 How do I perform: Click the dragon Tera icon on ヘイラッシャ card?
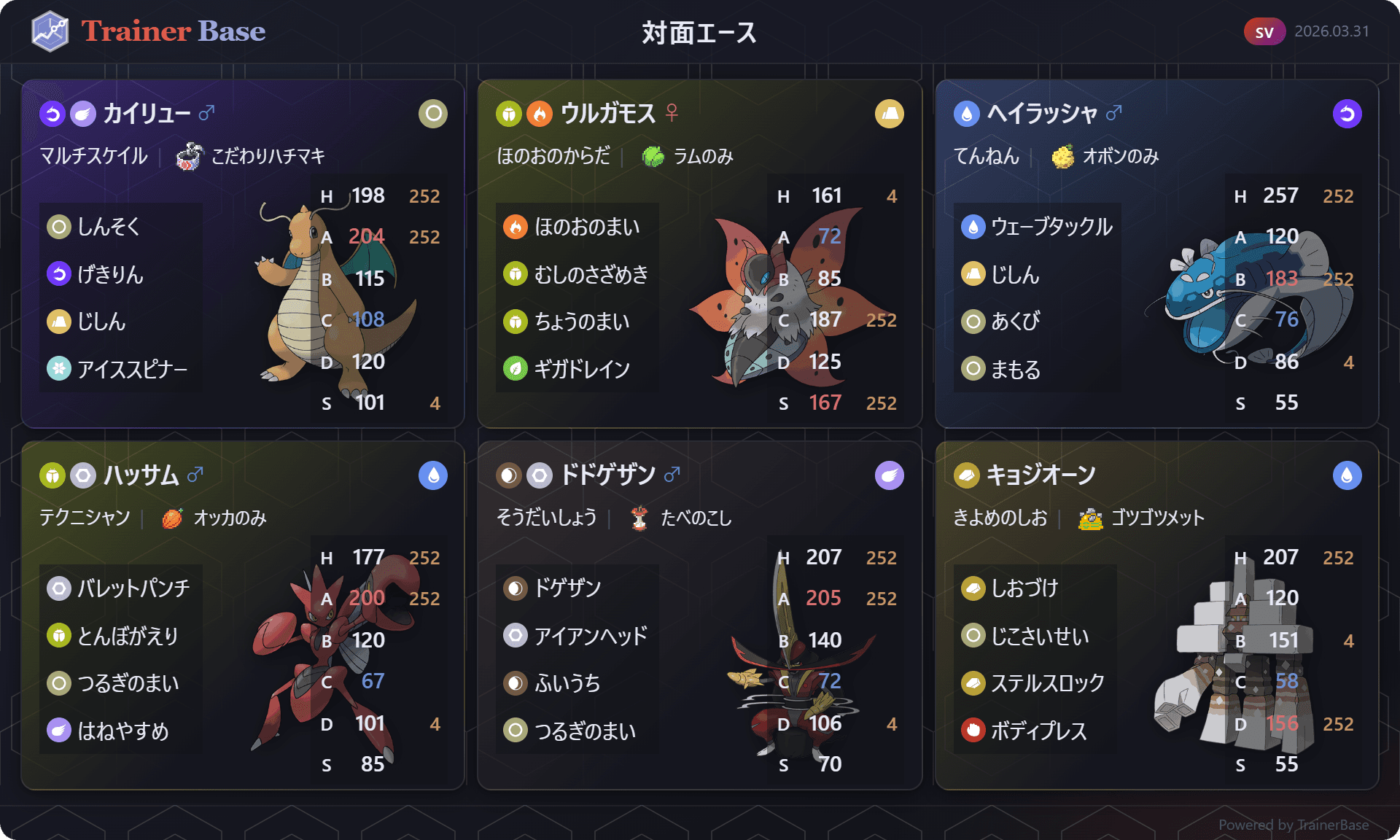pos(1347,114)
